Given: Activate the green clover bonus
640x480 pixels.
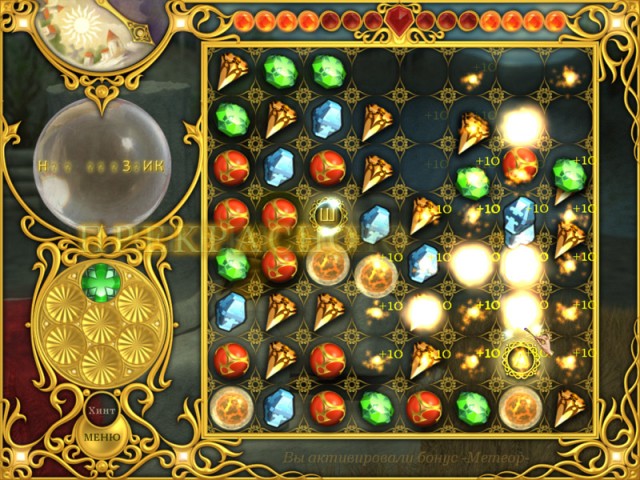Looking at the screenshot, I should tap(99, 281).
